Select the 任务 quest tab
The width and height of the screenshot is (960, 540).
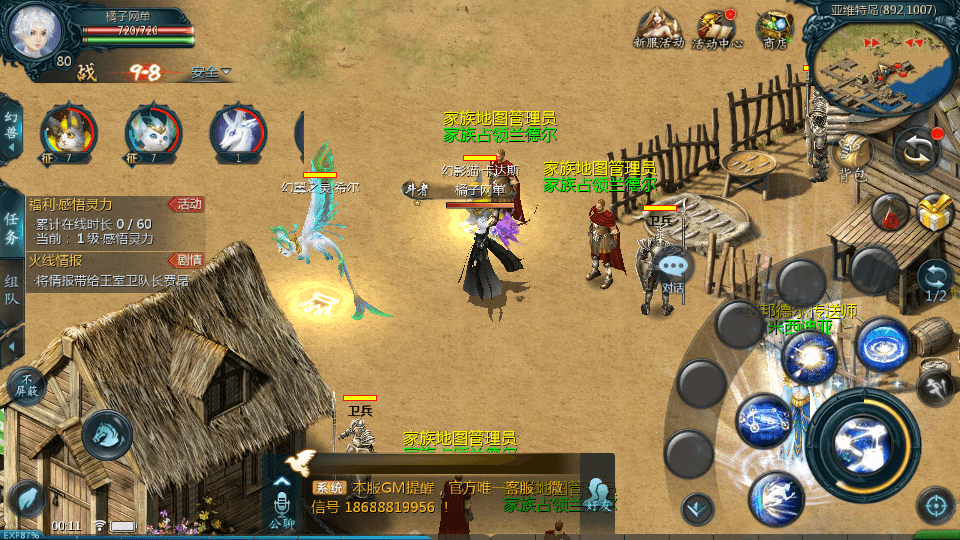click(x=11, y=228)
